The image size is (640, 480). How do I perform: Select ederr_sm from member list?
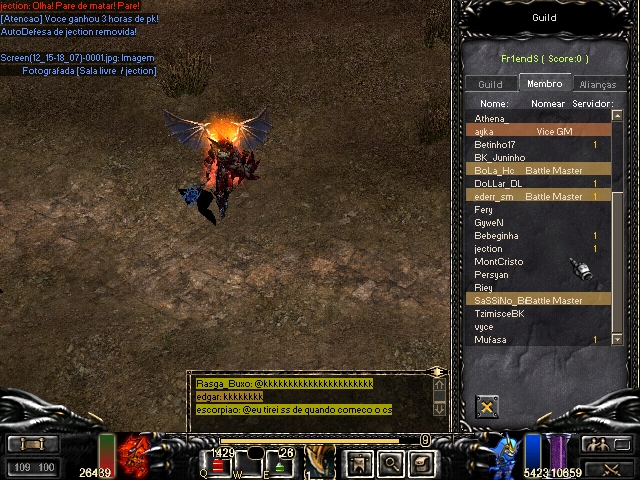click(540, 197)
